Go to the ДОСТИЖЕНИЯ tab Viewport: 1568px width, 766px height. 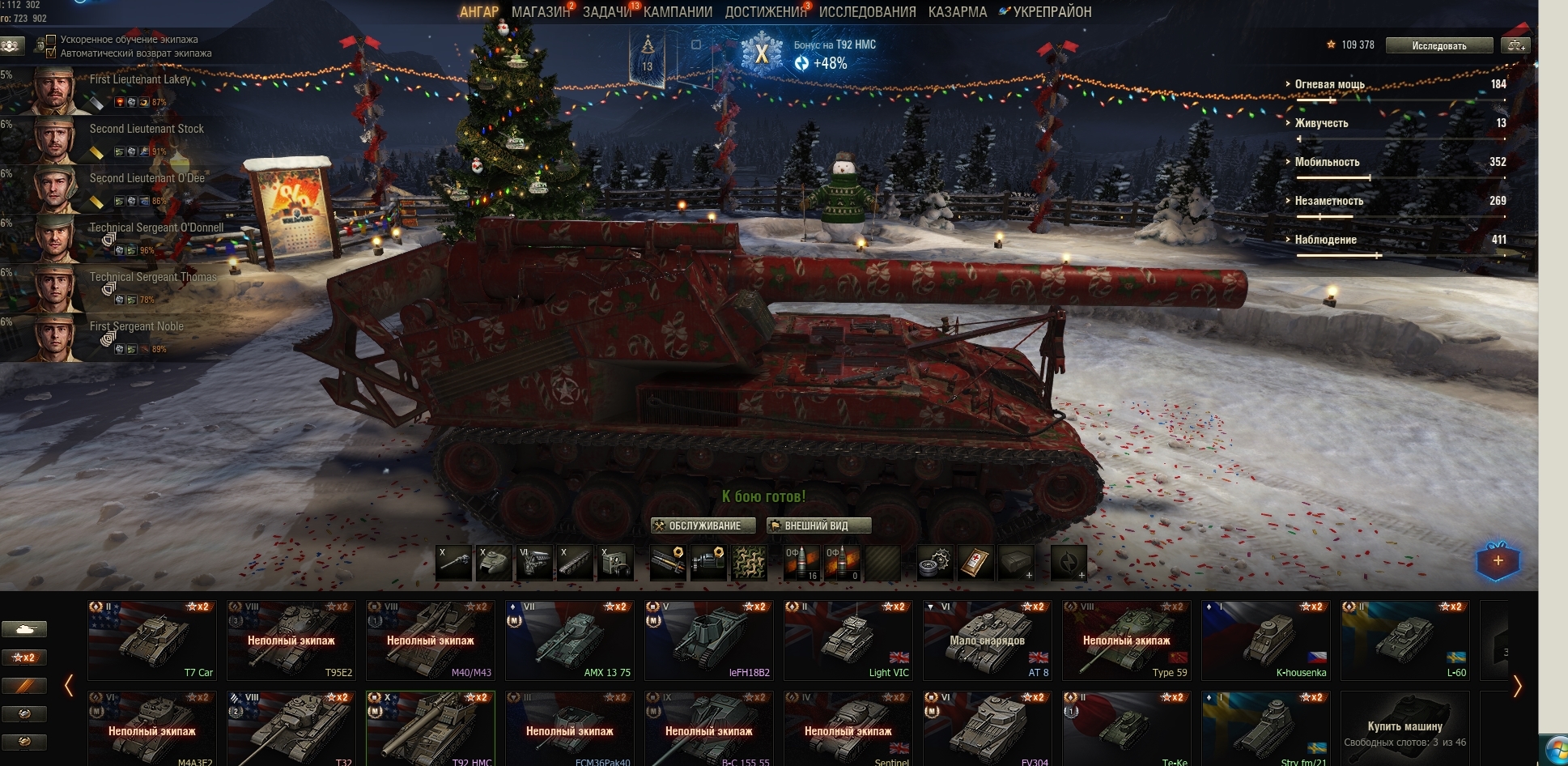point(765,12)
